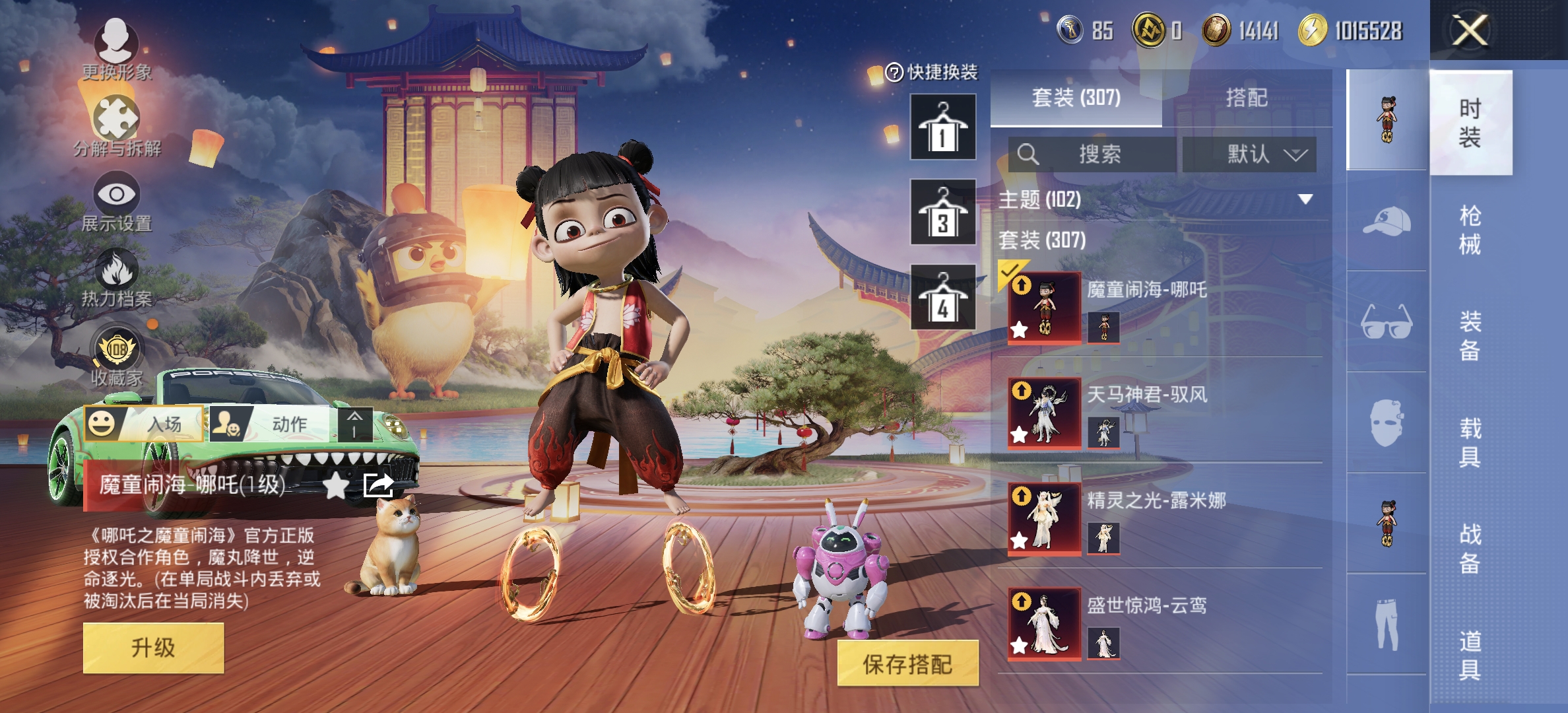This screenshot has width=1568, height=713.
Task: Switch to the 搭配 tab
Action: pyautogui.click(x=1246, y=98)
